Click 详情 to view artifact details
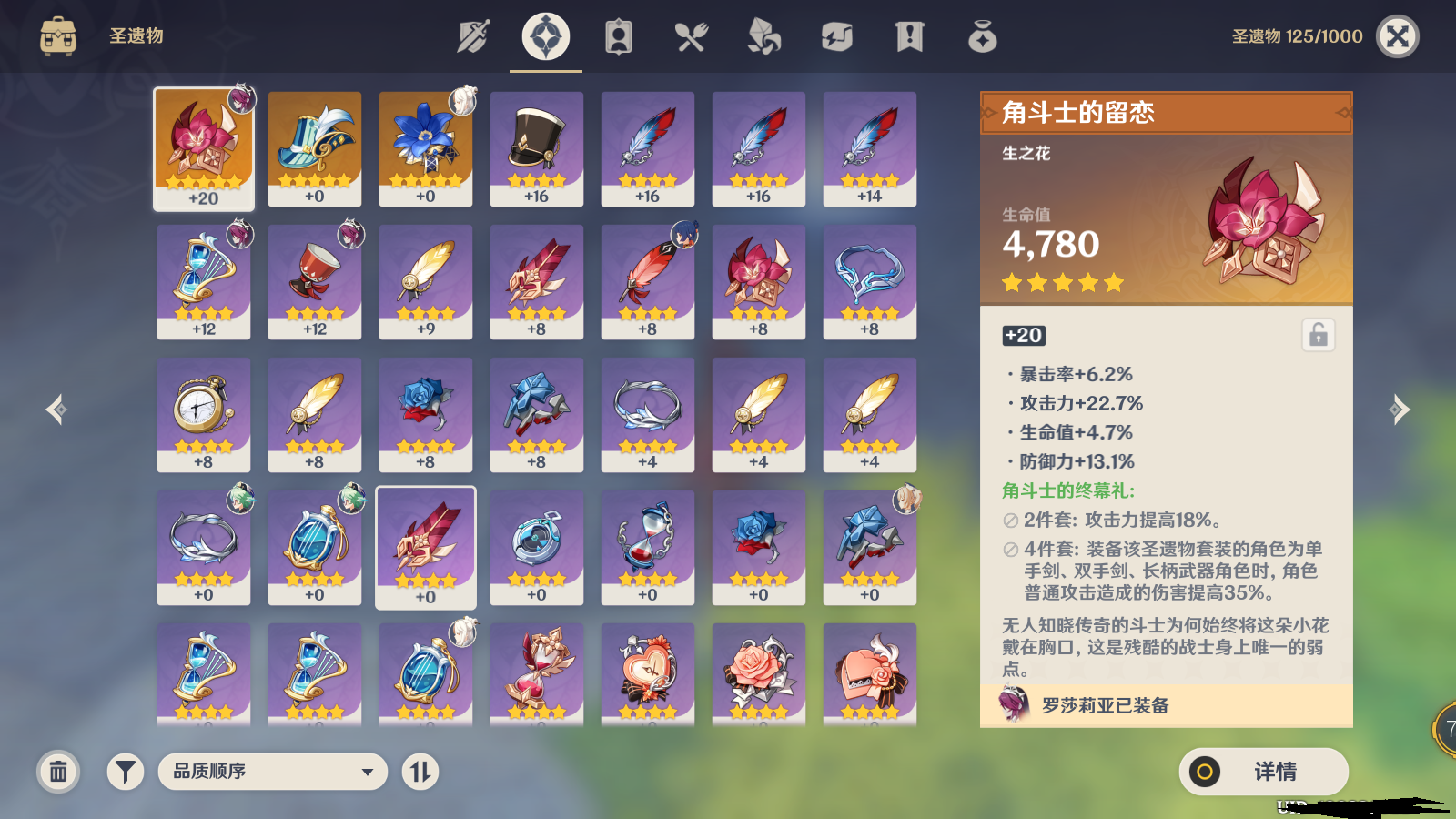Image resolution: width=1456 pixels, height=819 pixels. coord(1264,771)
